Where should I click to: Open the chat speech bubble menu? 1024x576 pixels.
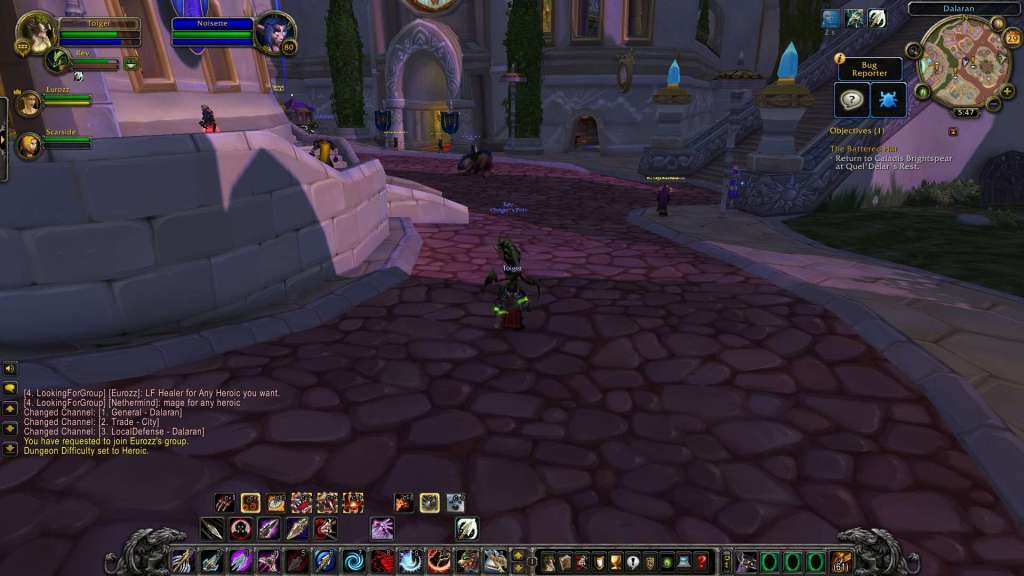coord(10,389)
